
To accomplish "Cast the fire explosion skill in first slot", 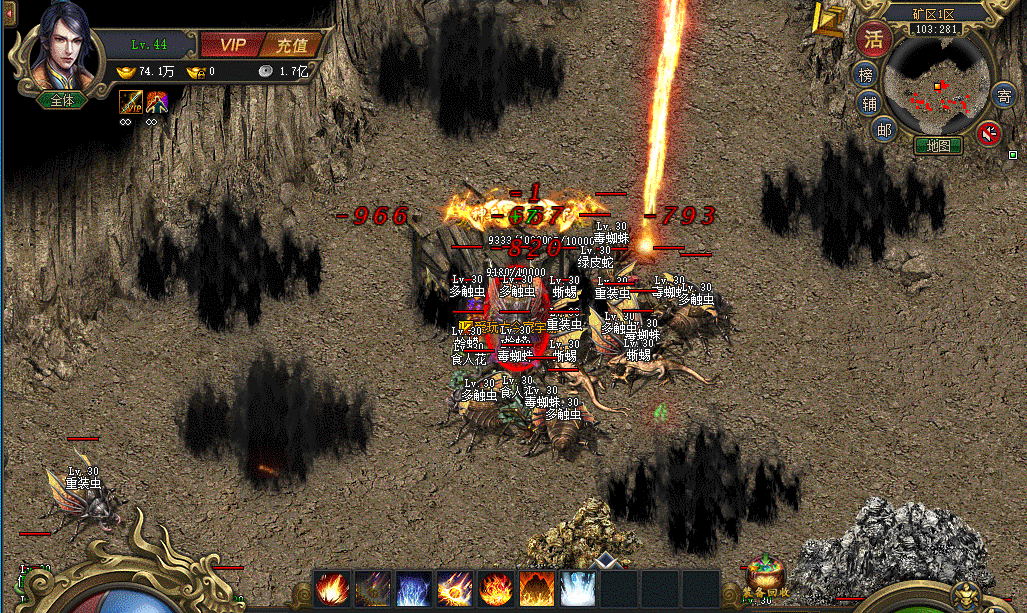I will 332,589.
